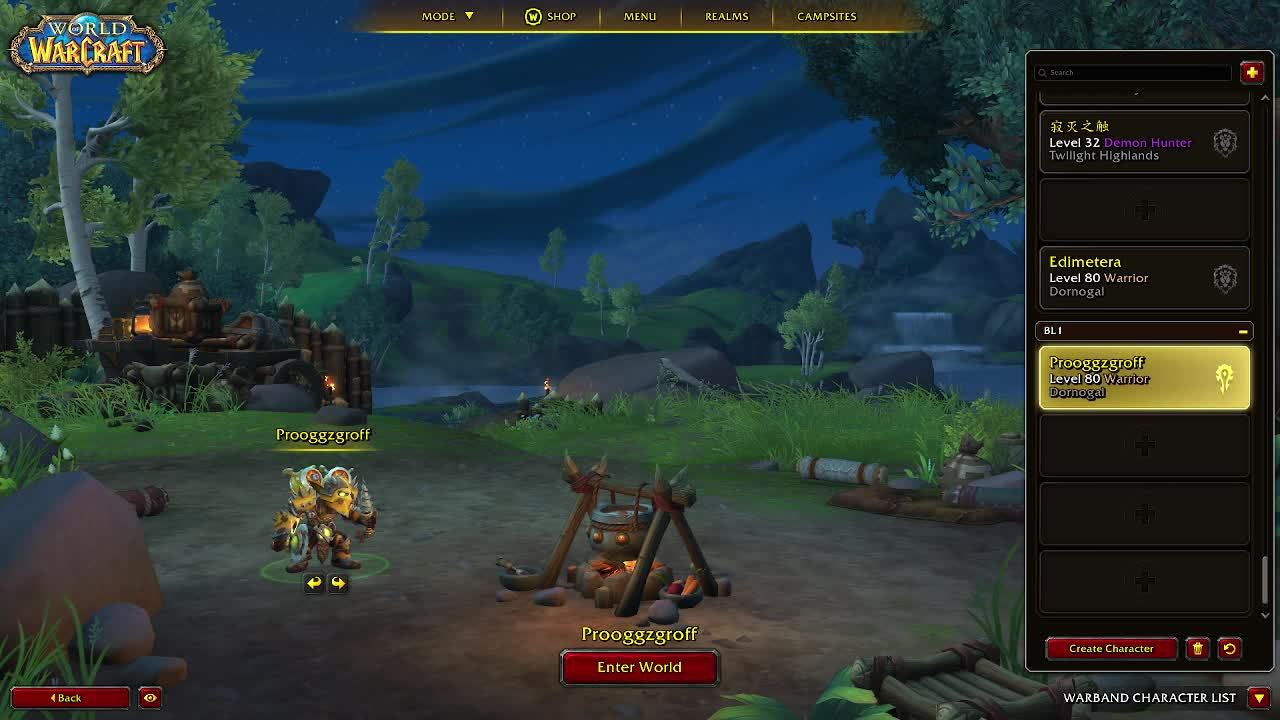This screenshot has width=1280, height=720.
Task: Collapse the BL I realm group
Action: (1243, 331)
